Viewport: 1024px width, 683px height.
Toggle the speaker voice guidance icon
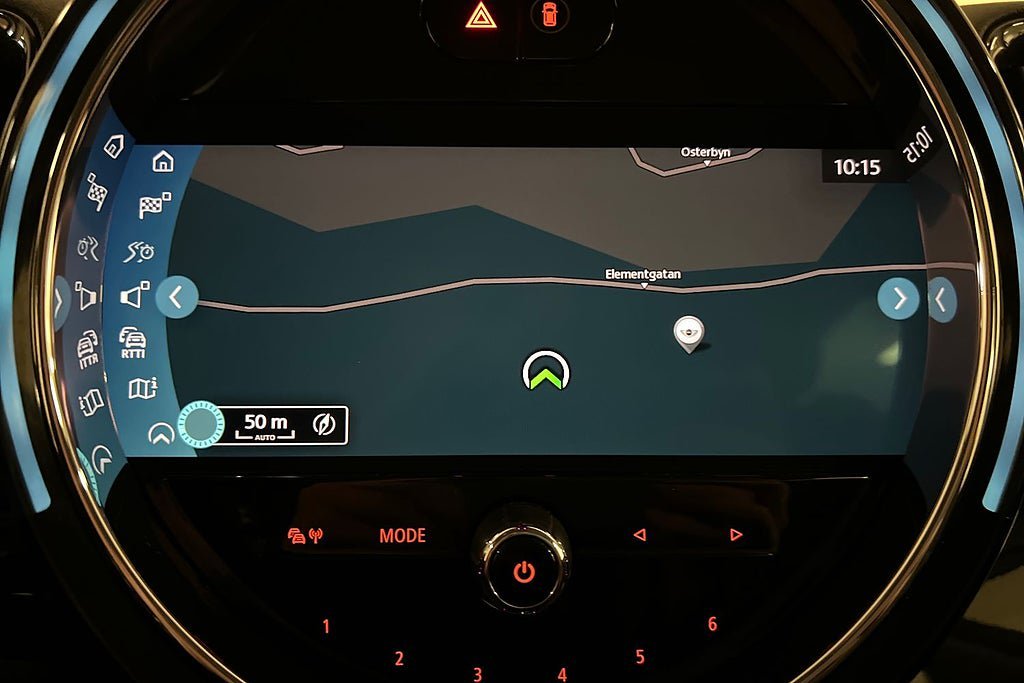tap(134, 296)
